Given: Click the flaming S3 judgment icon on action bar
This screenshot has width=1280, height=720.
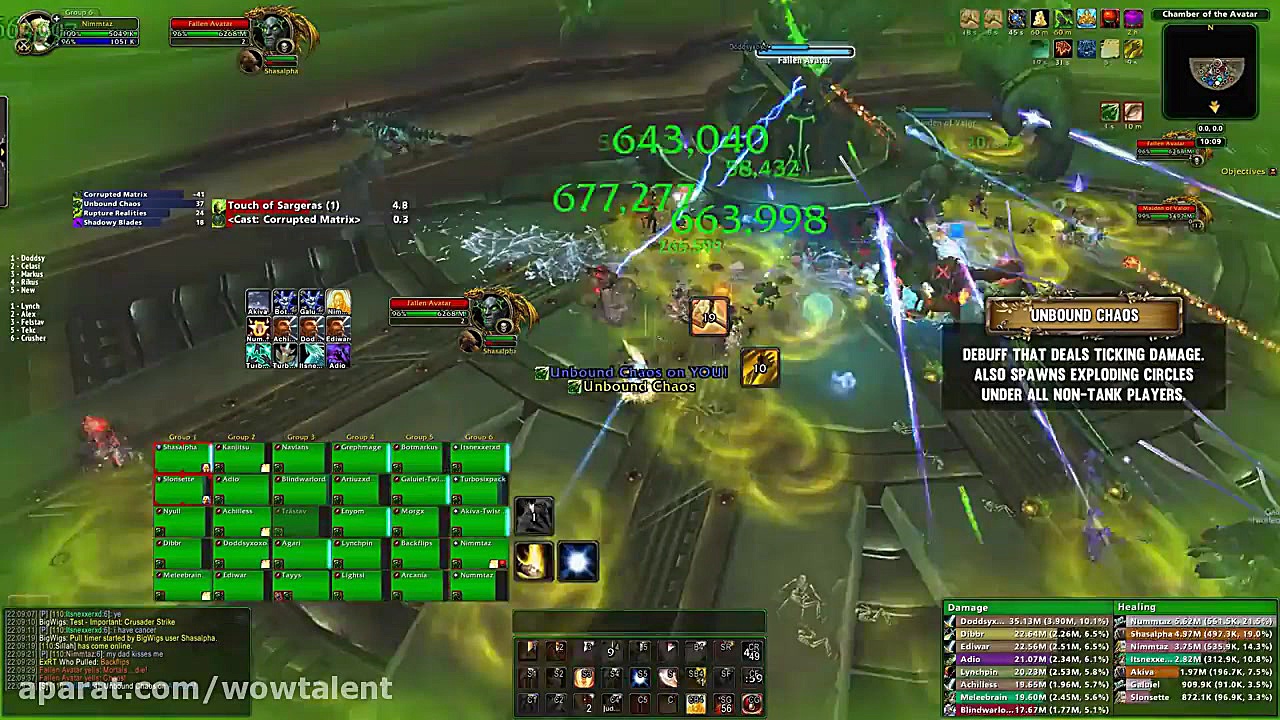Looking at the screenshot, I should click(585, 677).
